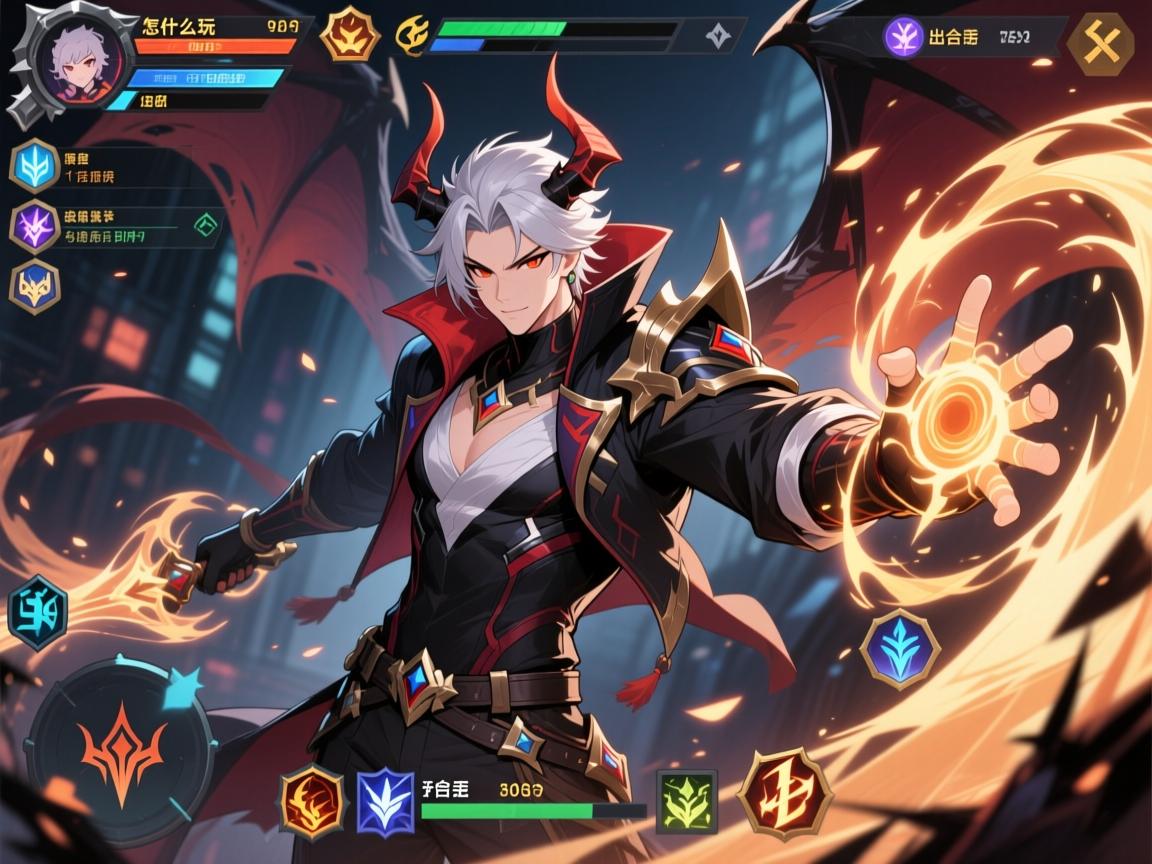Screen dimensions: 1152x864
Task: Open the crossed tools hexagon button
Action: pos(1100,43)
